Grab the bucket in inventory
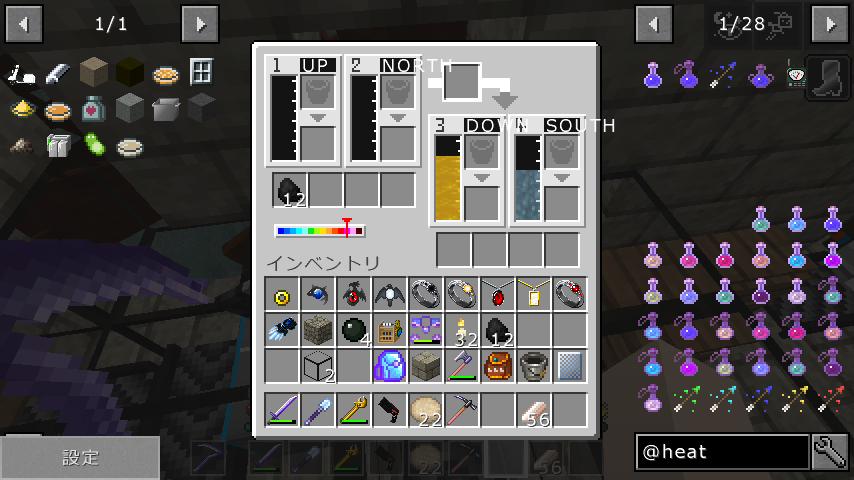The height and width of the screenshot is (480, 854). 534,366
